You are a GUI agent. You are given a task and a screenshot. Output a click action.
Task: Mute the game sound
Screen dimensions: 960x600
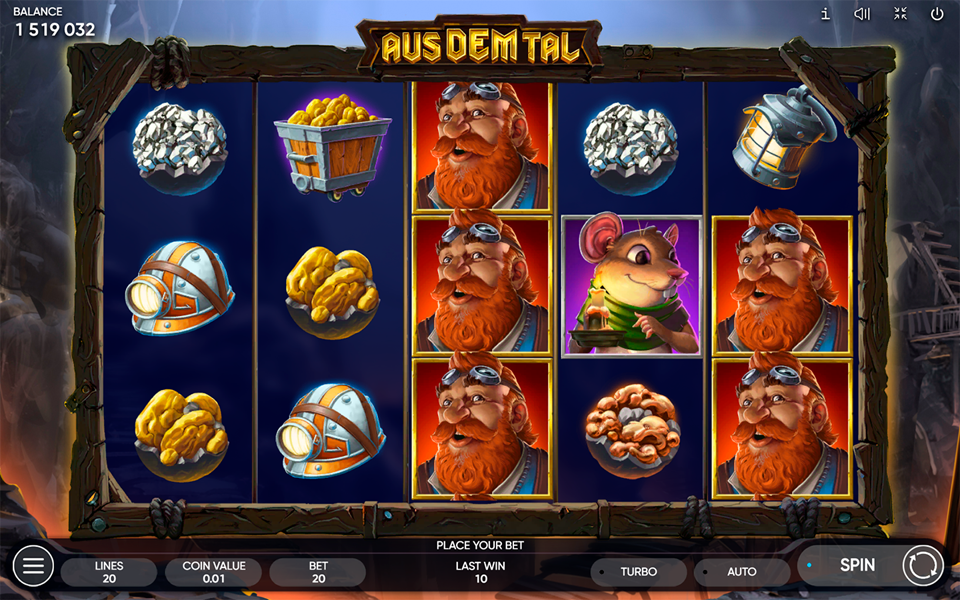862,14
